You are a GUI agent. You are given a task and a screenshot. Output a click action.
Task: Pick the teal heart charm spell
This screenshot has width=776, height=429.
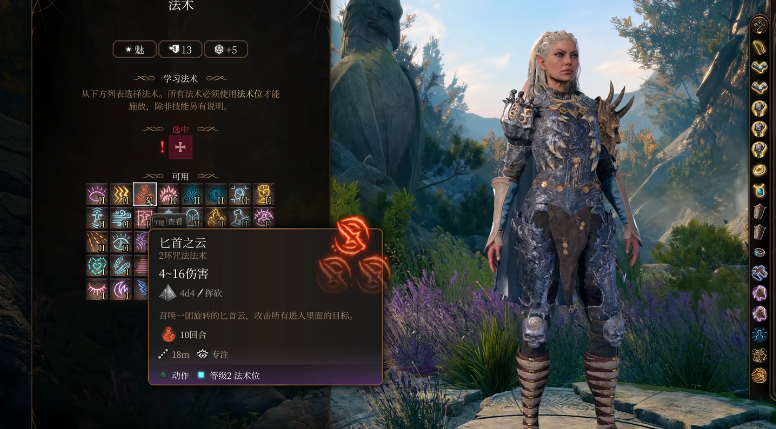coord(97,266)
